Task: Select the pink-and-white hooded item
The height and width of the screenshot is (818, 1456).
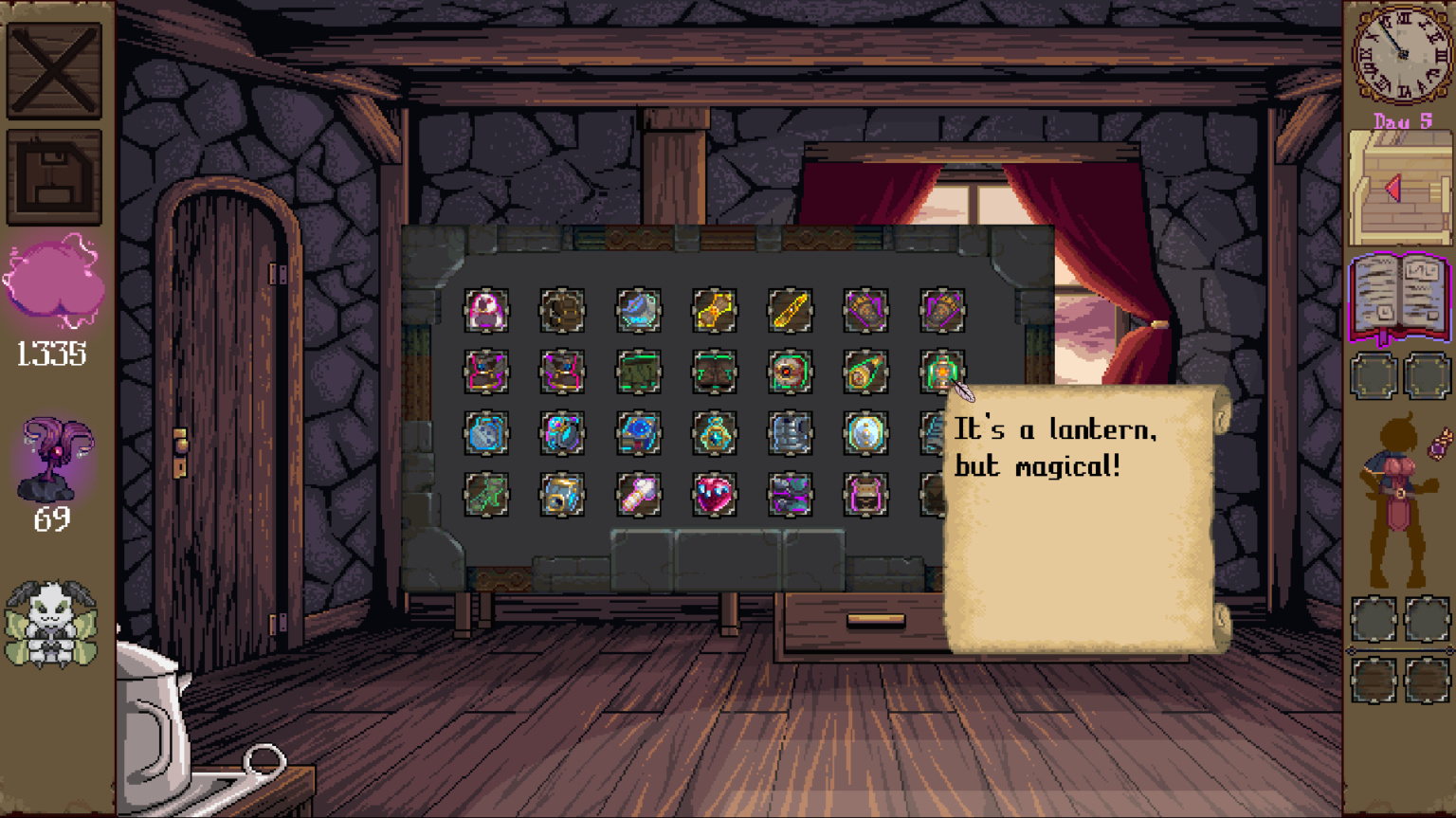Action: click(486, 311)
